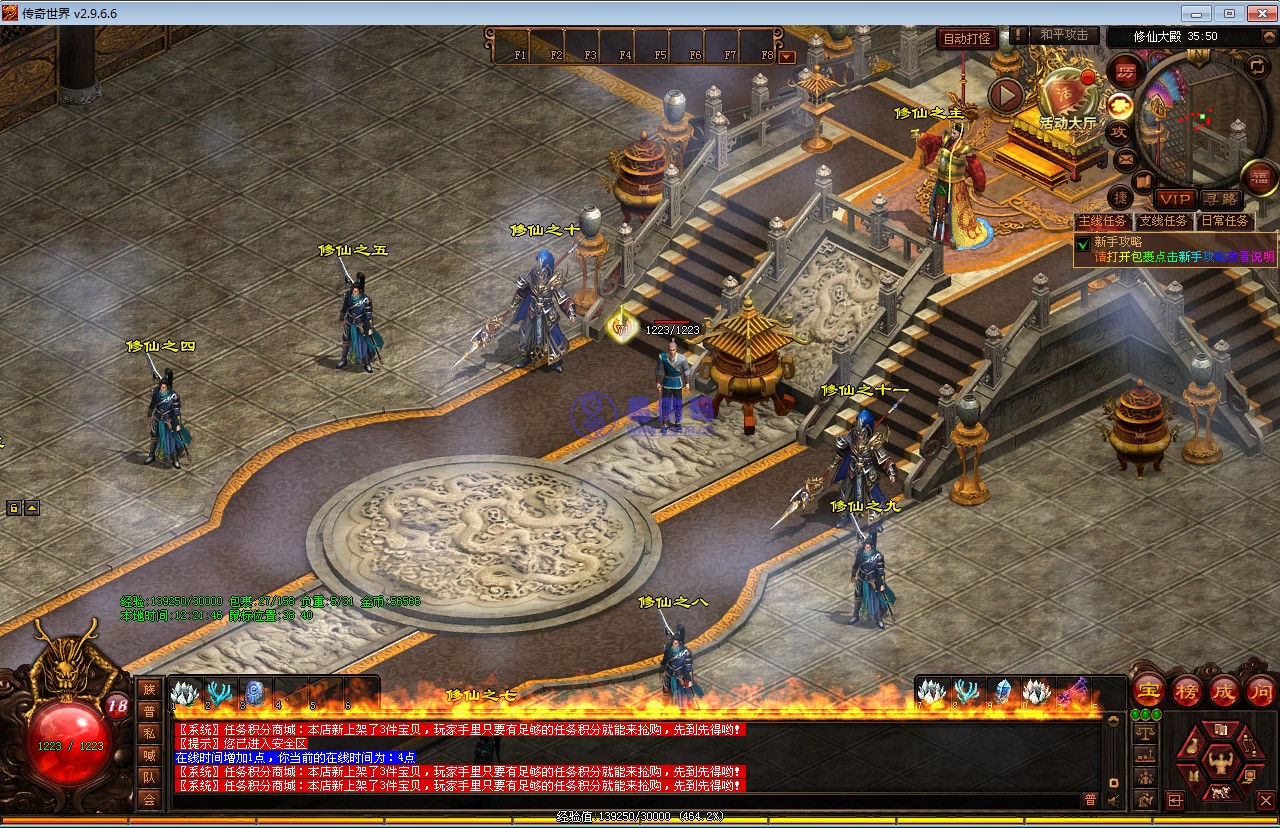Open the 成 achievements button
Screen dimensions: 1280x828
point(1224,690)
